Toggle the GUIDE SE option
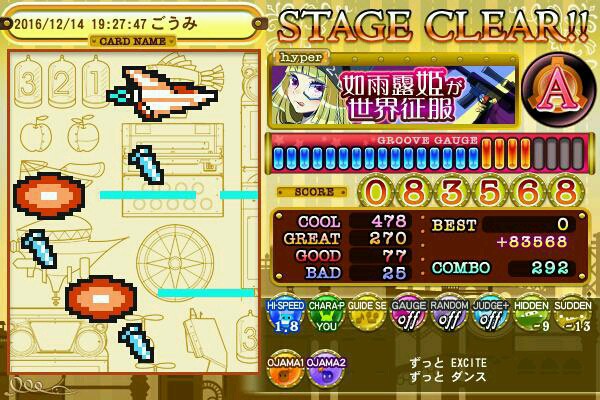Screen dimensions: 600x400 [365, 317]
